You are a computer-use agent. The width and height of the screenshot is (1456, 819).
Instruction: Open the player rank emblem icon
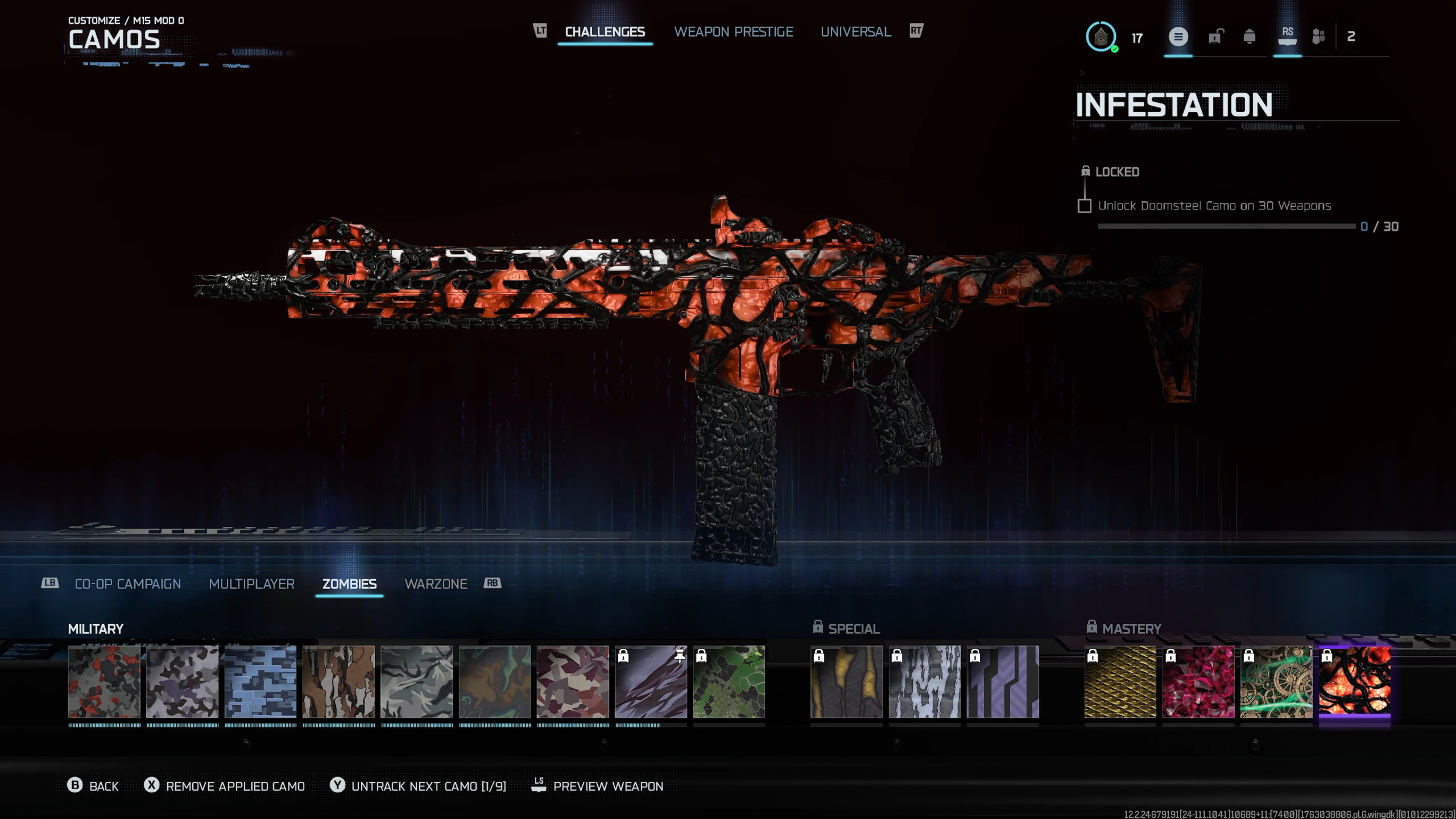[x=1101, y=38]
